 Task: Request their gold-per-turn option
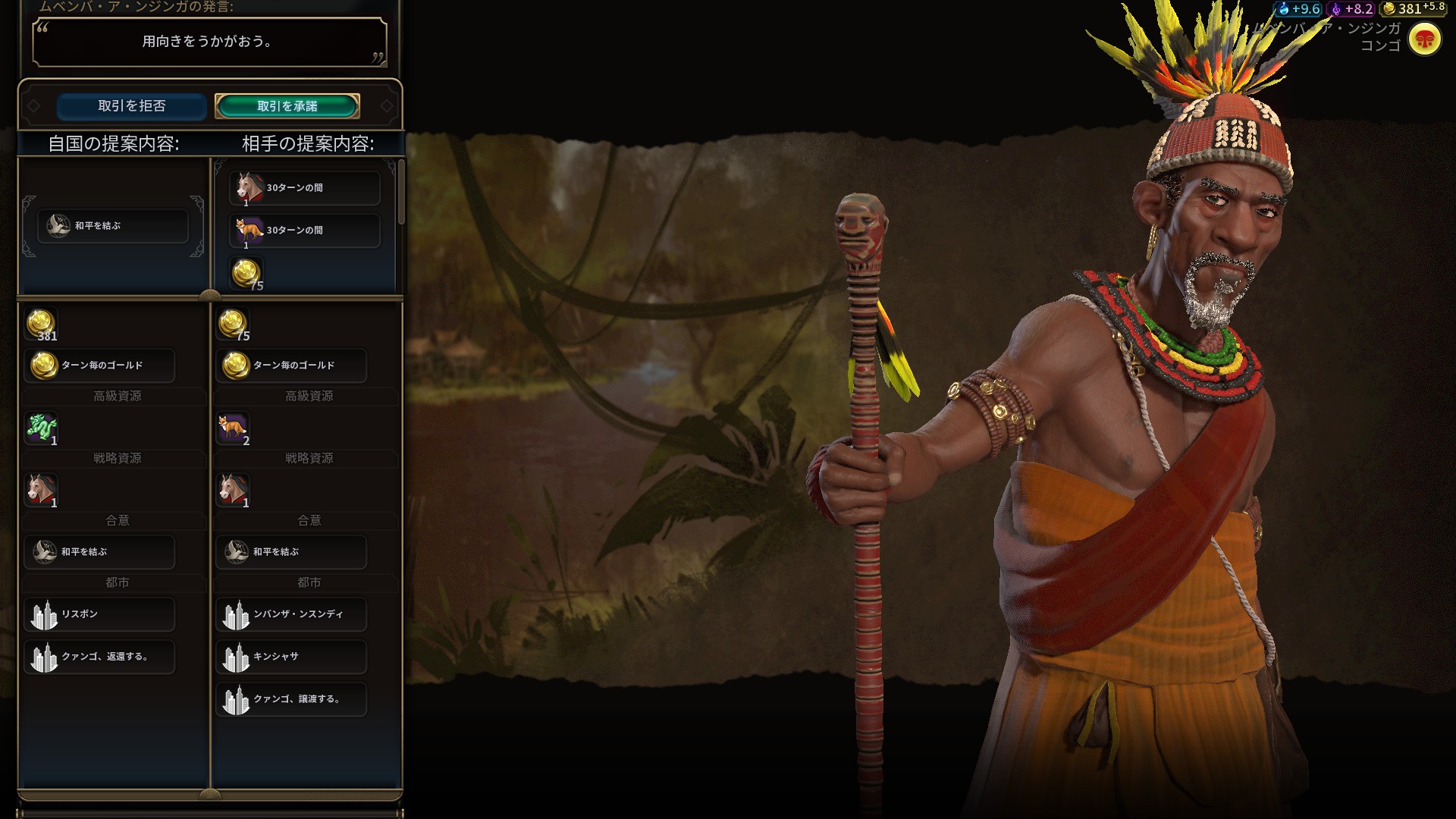point(291,366)
